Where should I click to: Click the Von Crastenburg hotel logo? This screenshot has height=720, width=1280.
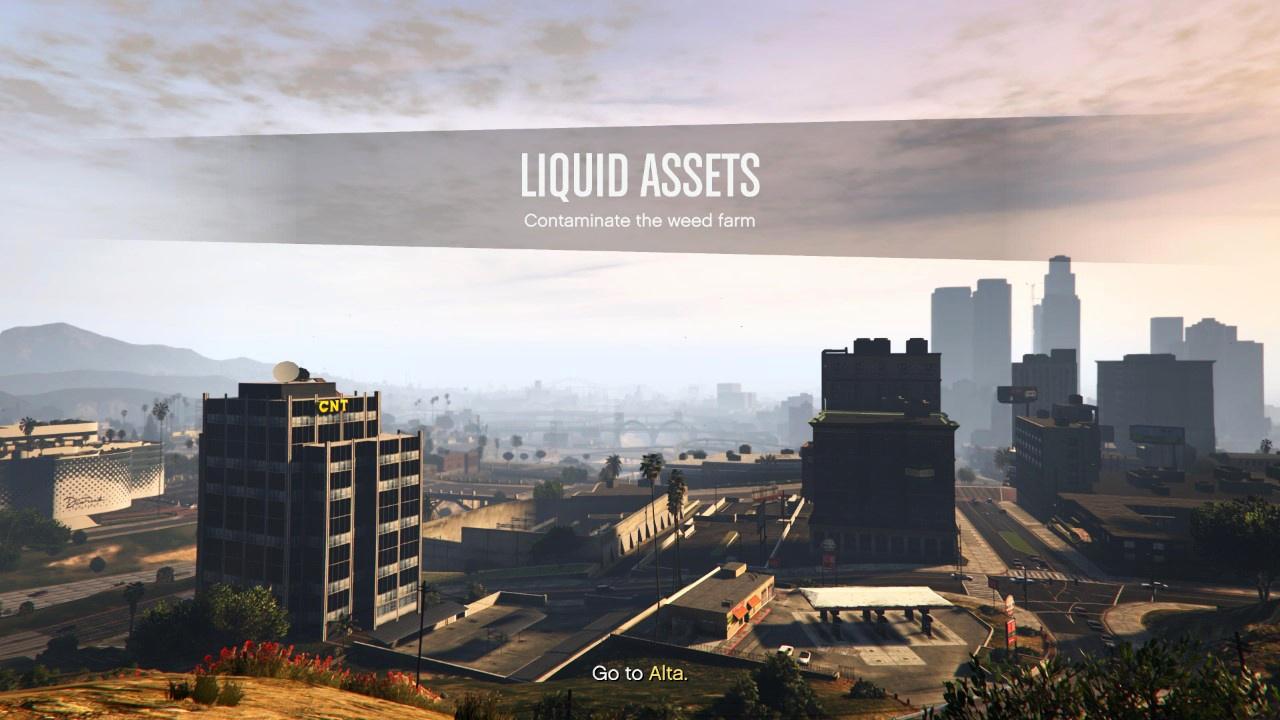click(84, 503)
